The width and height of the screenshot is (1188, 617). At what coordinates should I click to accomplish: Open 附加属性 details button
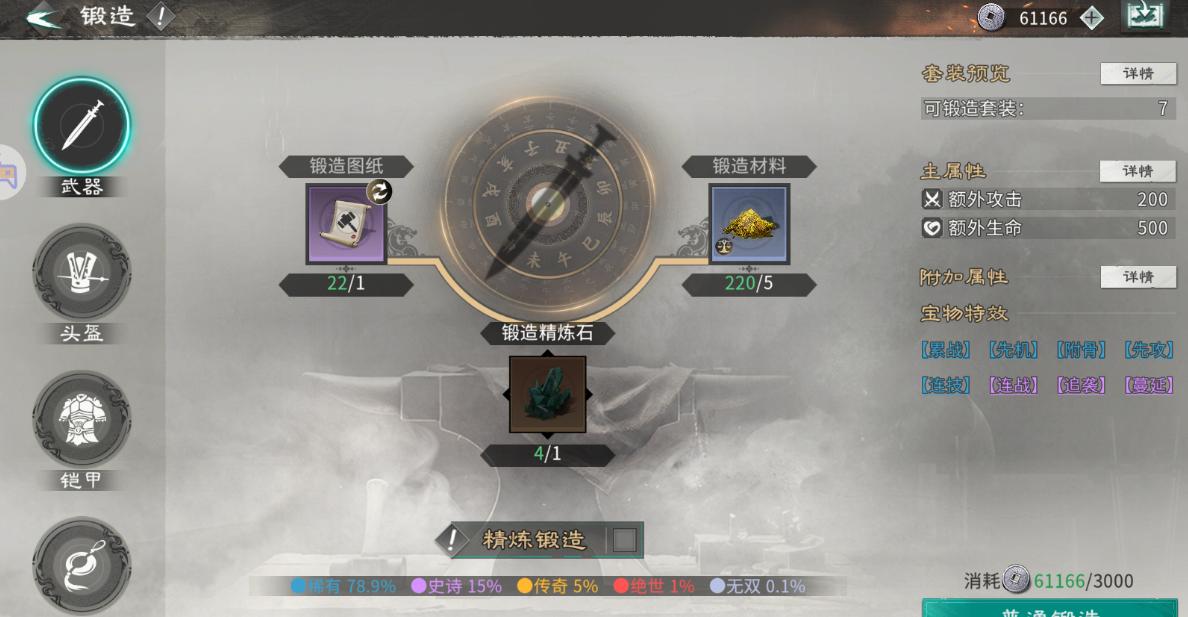(1138, 277)
